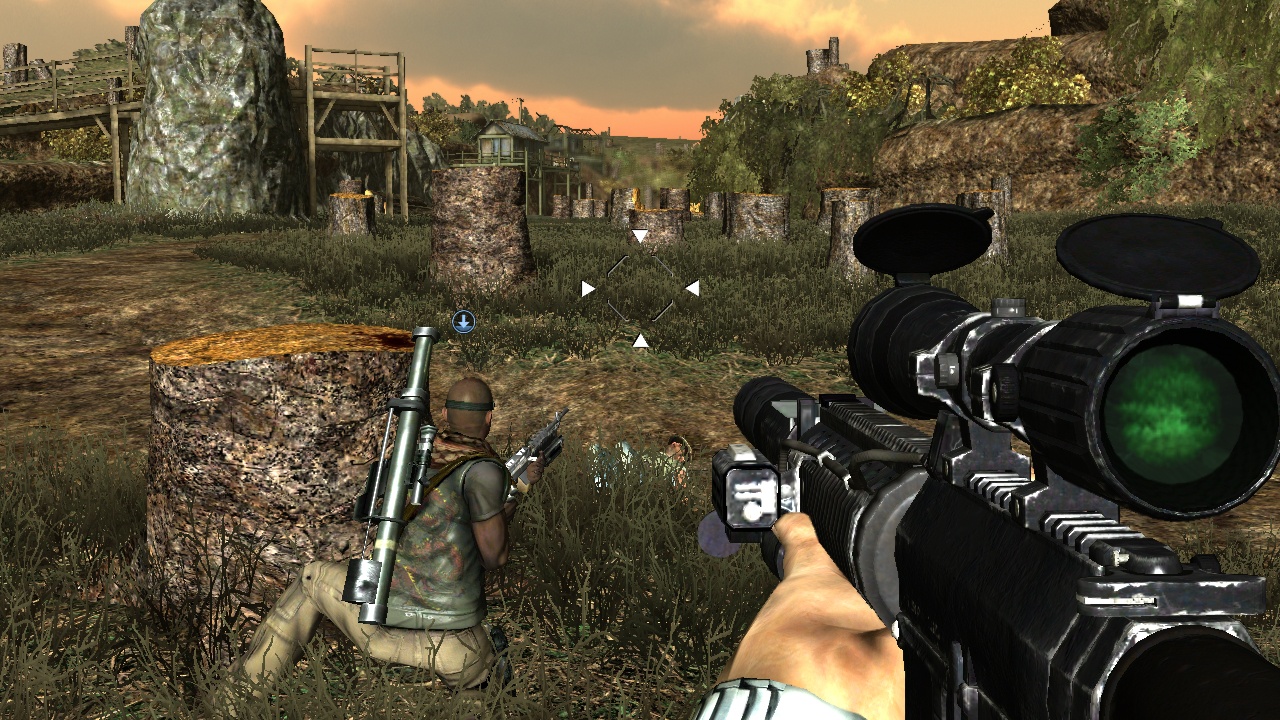Click the right arrow of the crosshair
Viewport: 1280px width, 720px height.
coord(692,288)
